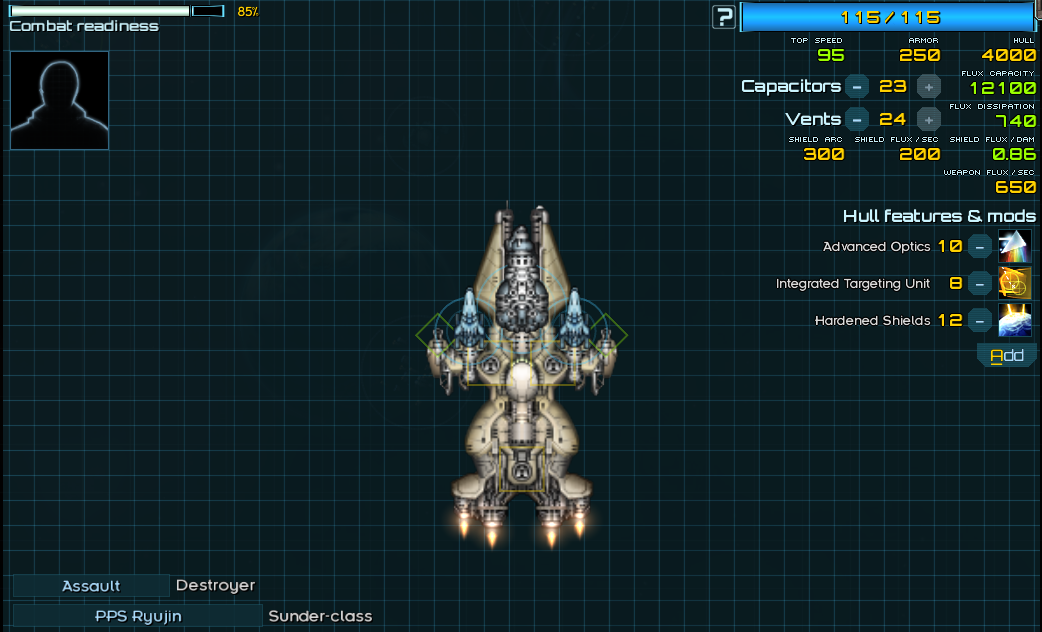Viewport: 1042px width, 632px height.
Task: Remove the Advanced Optics hullmod
Action: coord(981,246)
